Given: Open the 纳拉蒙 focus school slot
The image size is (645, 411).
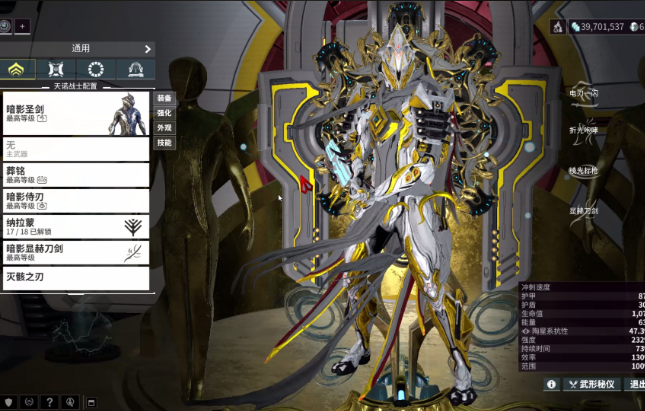Looking at the screenshot, I should (76, 227).
